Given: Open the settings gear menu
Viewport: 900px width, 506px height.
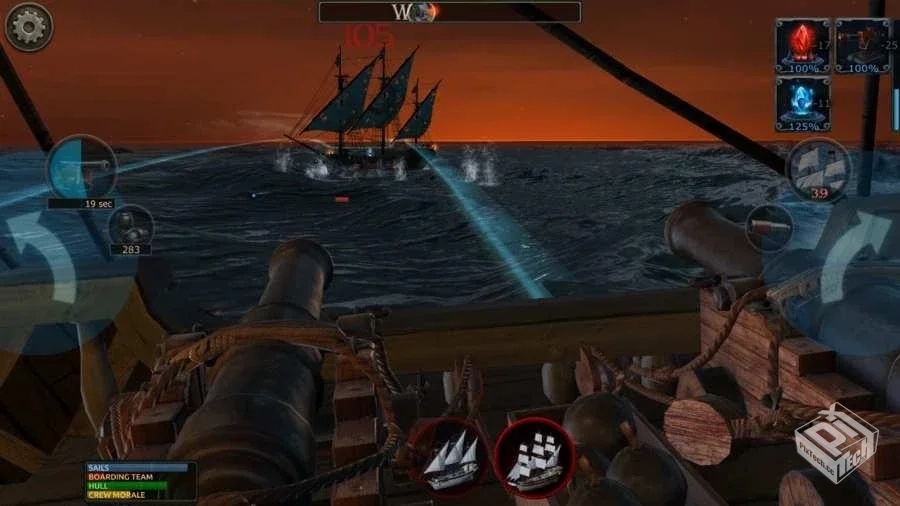Looking at the screenshot, I should tap(28, 27).
